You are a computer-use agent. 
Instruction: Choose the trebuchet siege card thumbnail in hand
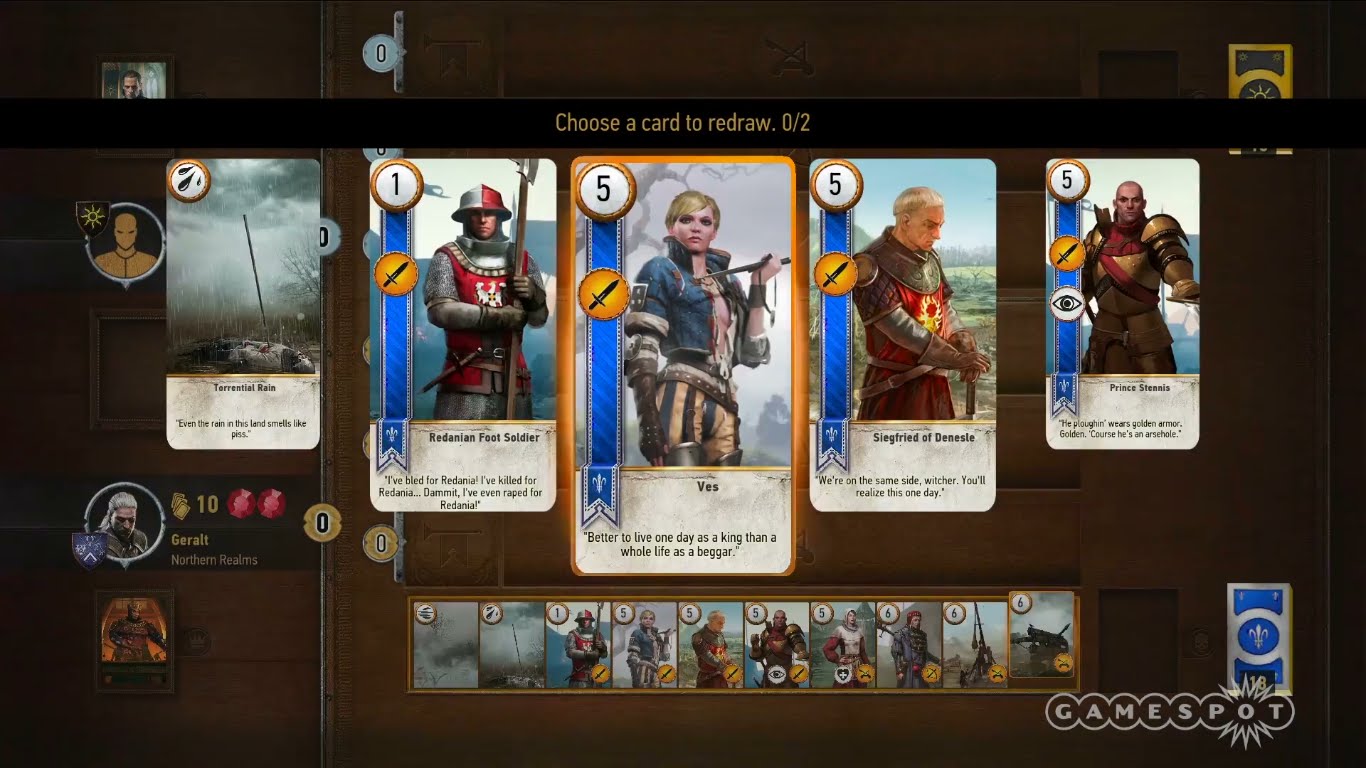click(974, 645)
